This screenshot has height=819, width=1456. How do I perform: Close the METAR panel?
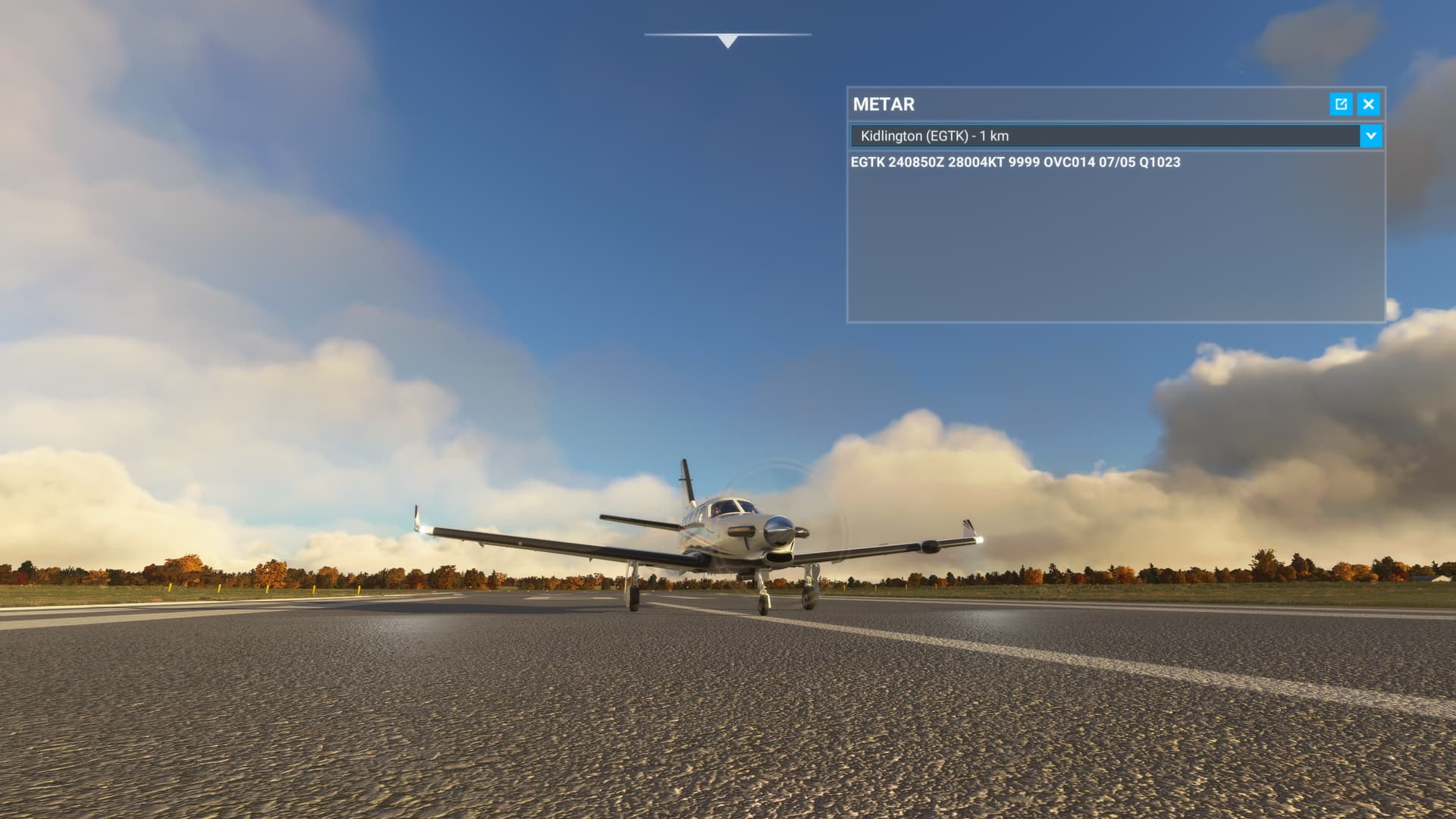click(x=1368, y=104)
